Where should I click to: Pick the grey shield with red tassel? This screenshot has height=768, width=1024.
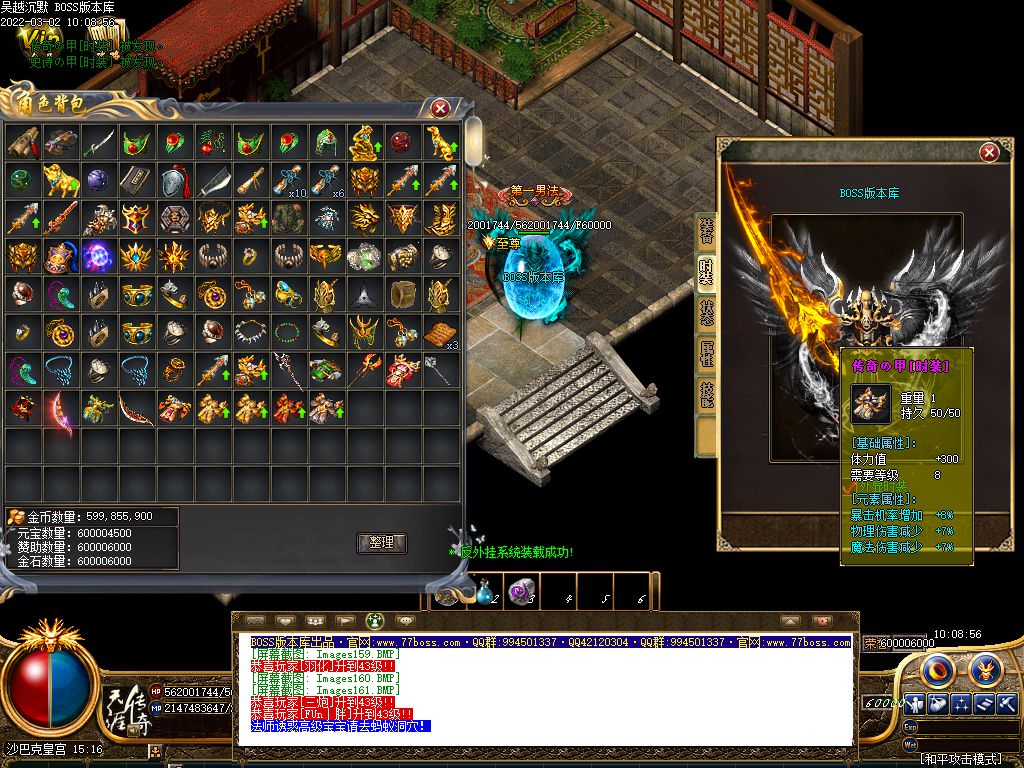pos(173,181)
